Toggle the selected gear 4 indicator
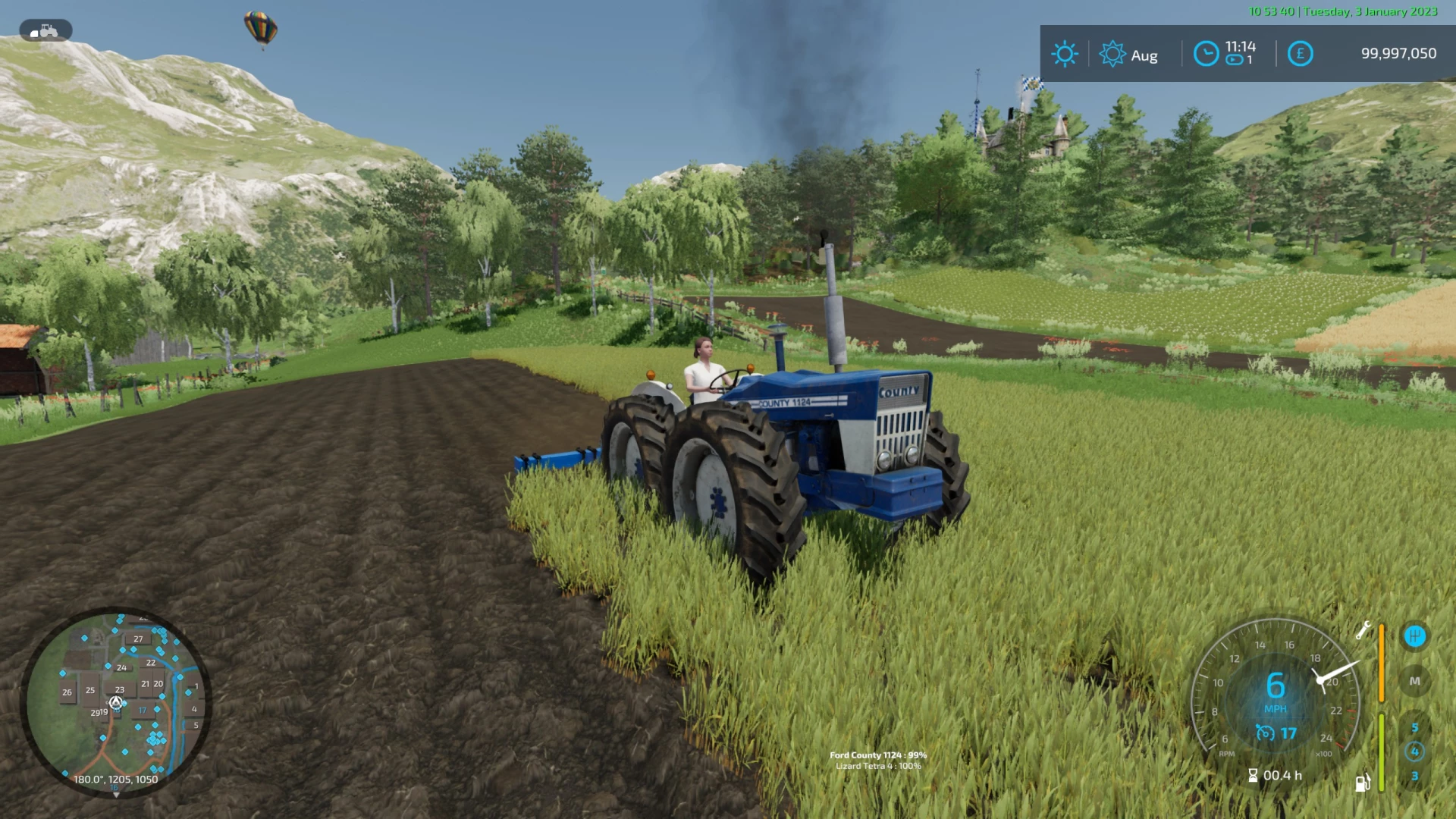Screen dimensions: 1456x819 1415,752
